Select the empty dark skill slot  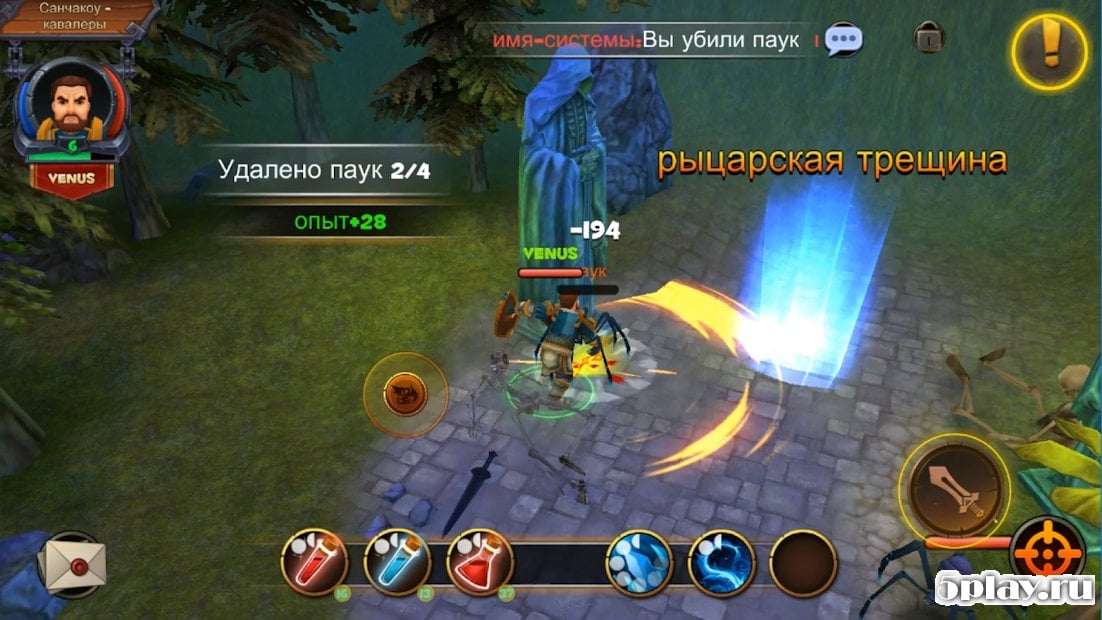pos(803,563)
